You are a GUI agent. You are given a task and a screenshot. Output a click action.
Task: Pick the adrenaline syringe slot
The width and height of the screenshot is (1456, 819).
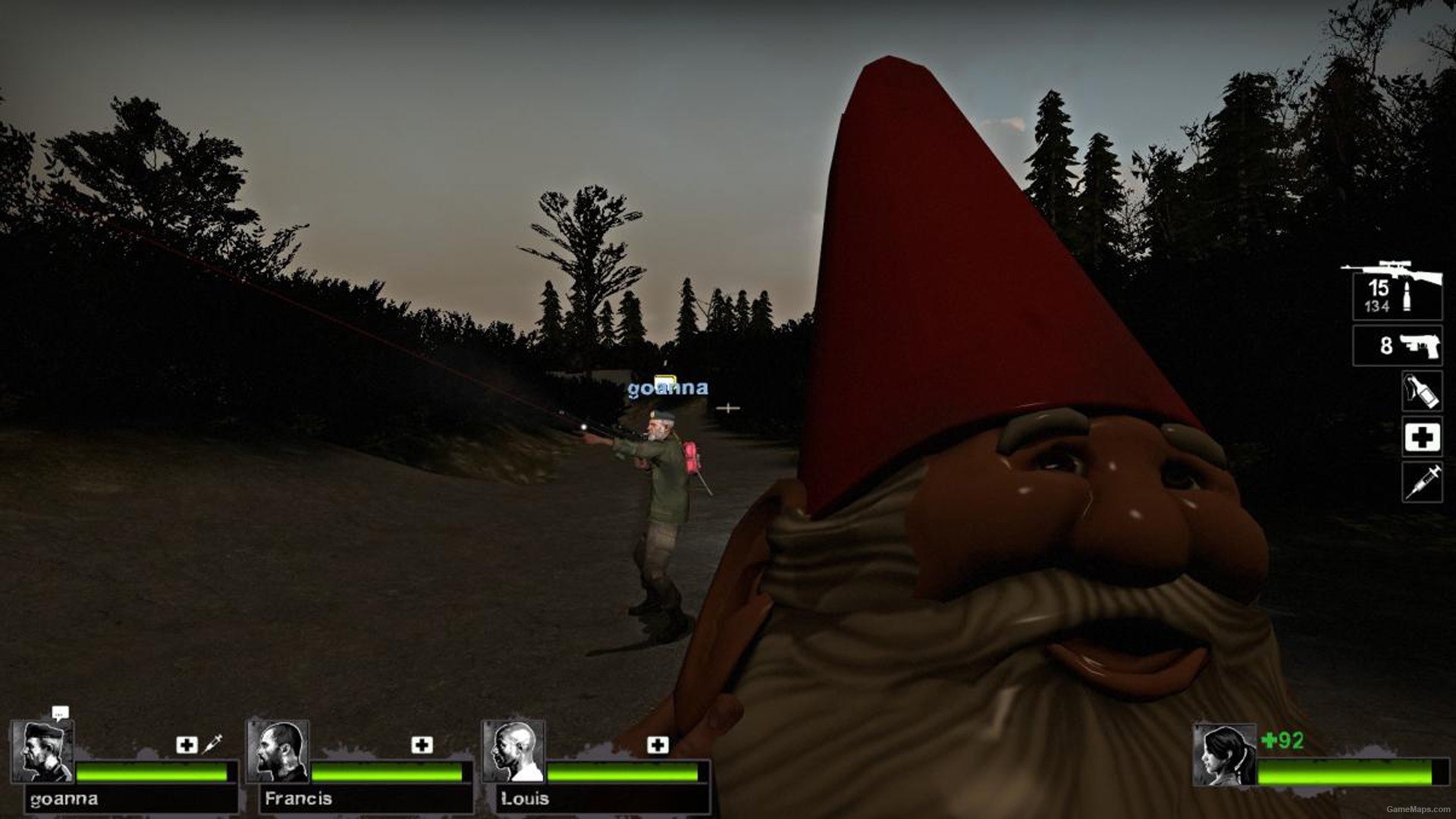(1421, 482)
